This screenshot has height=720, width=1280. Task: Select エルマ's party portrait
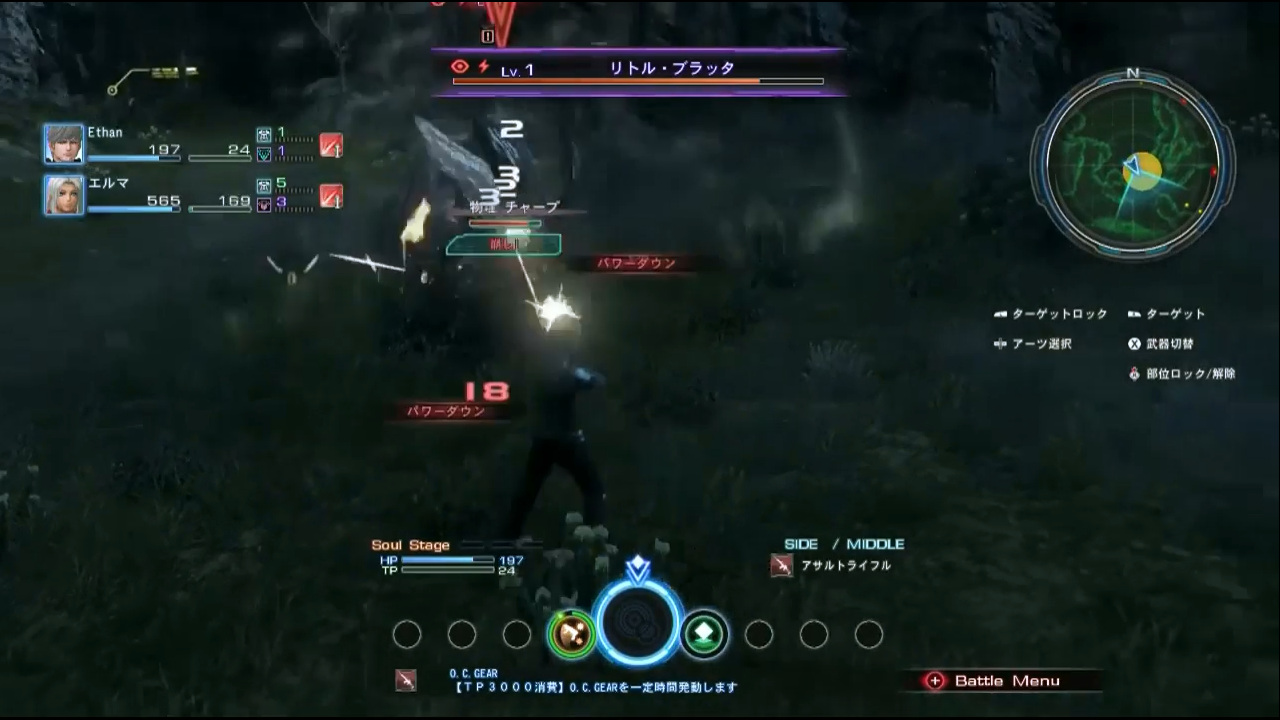point(64,195)
